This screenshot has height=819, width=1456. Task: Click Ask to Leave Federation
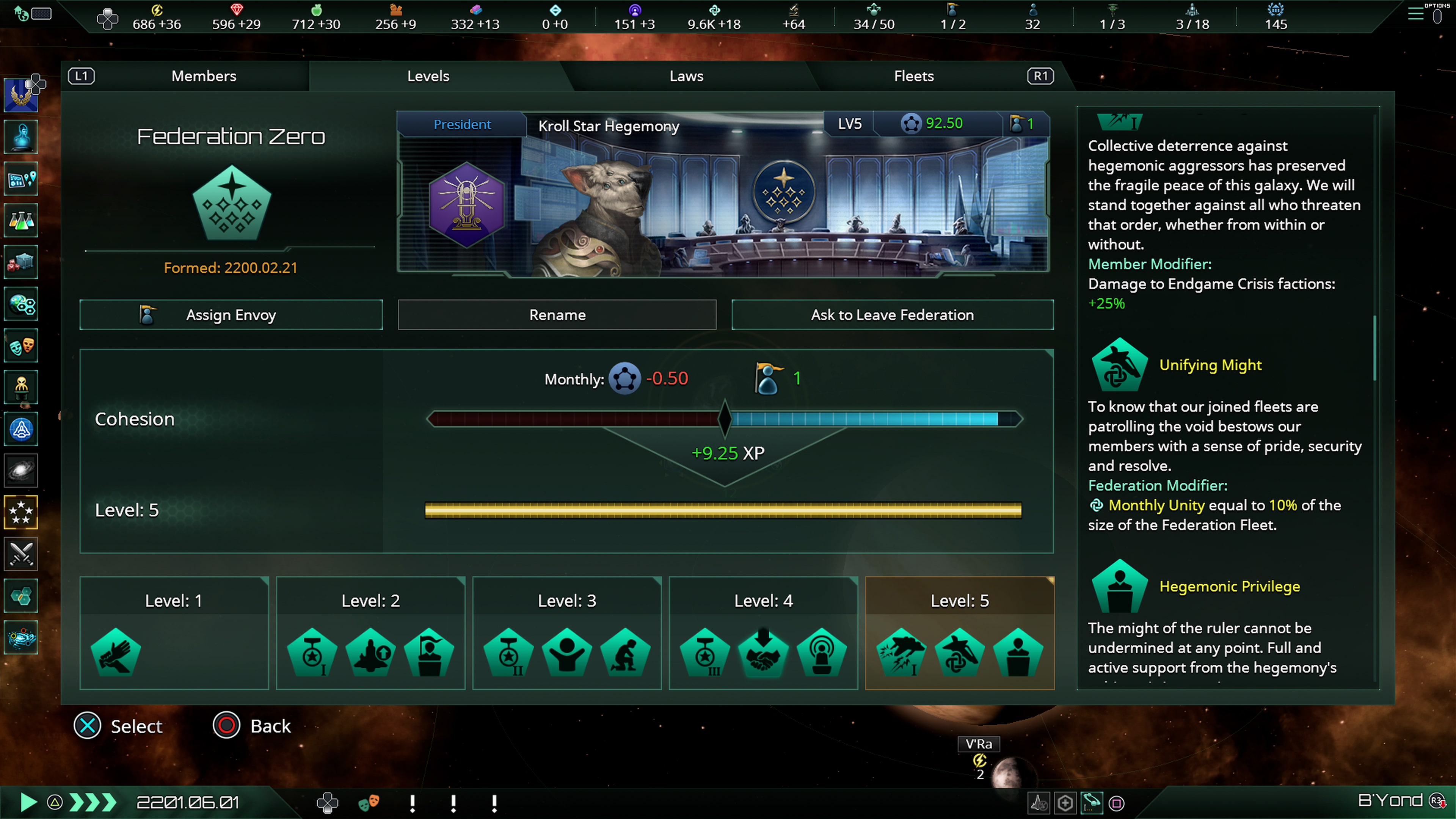pyautogui.click(x=892, y=315)
